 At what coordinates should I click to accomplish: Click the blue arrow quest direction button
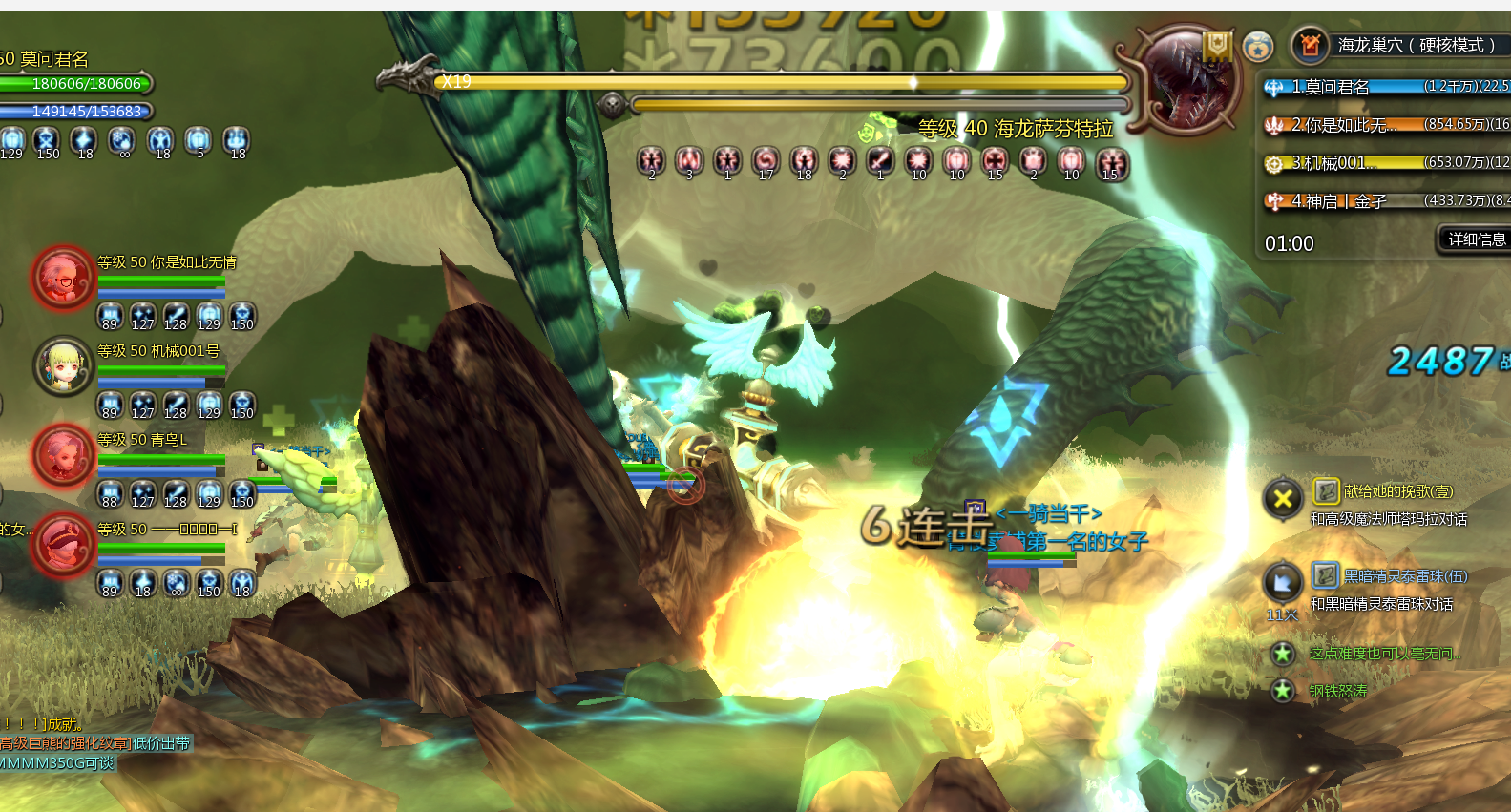click(x=1283, y=582)
